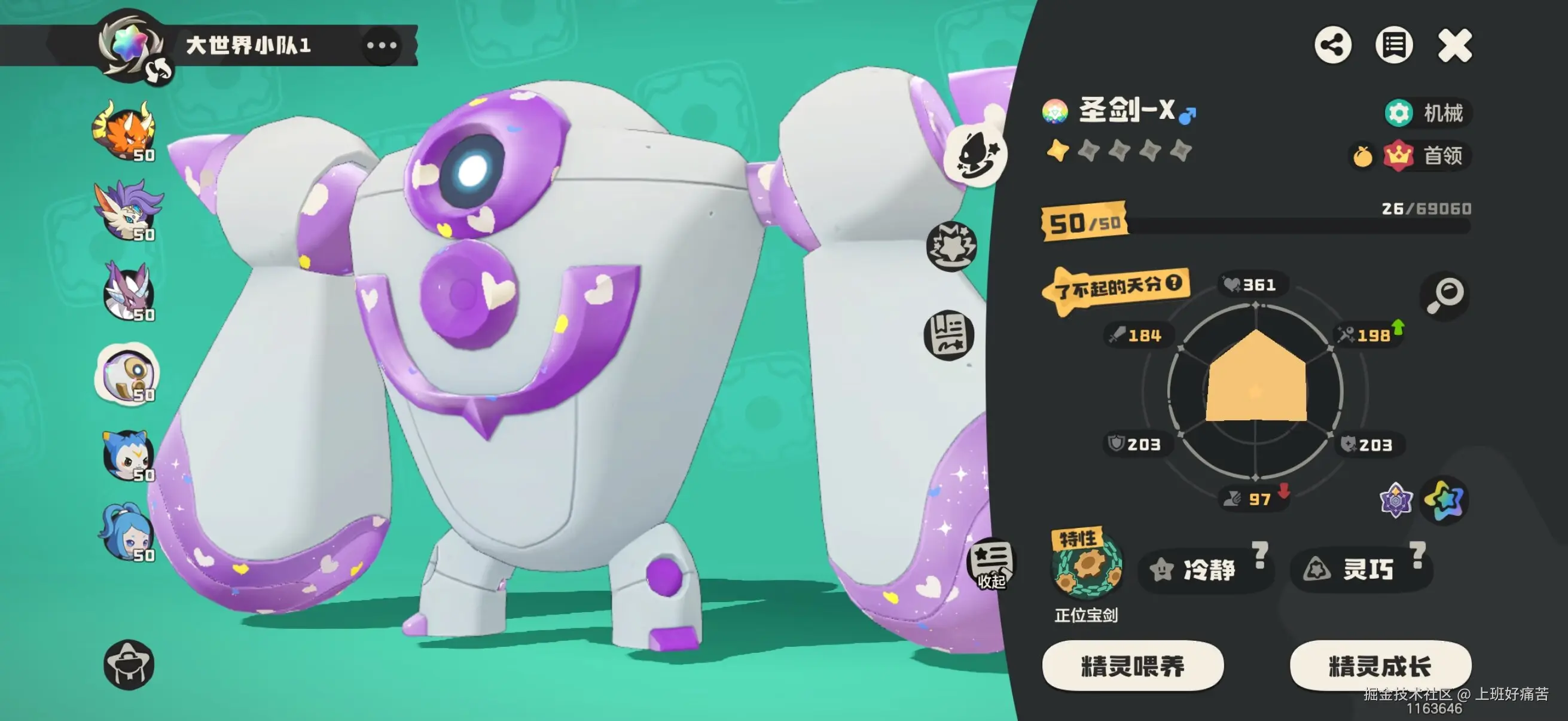Click the question mark next to 冷静
1568x721 pixels.
[x=1259, y=555]
